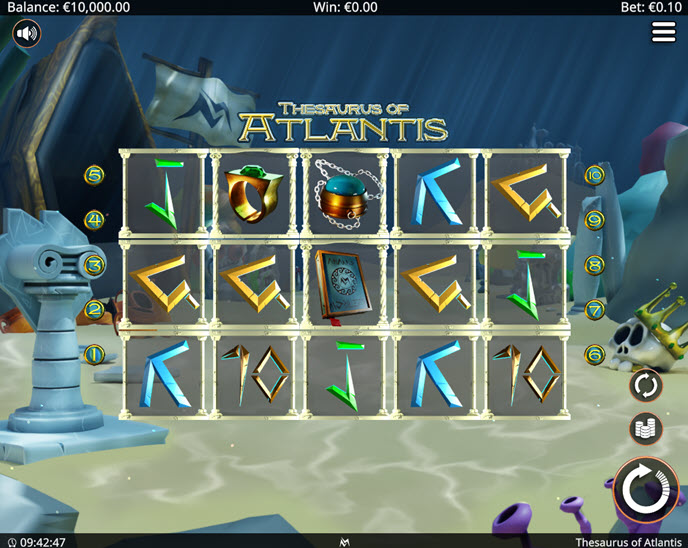Image resolution: width=688 pixels, height=548 pixels.
Task: Open the hamburger menu
Action: pyautogui.click(x=663, y=32)
